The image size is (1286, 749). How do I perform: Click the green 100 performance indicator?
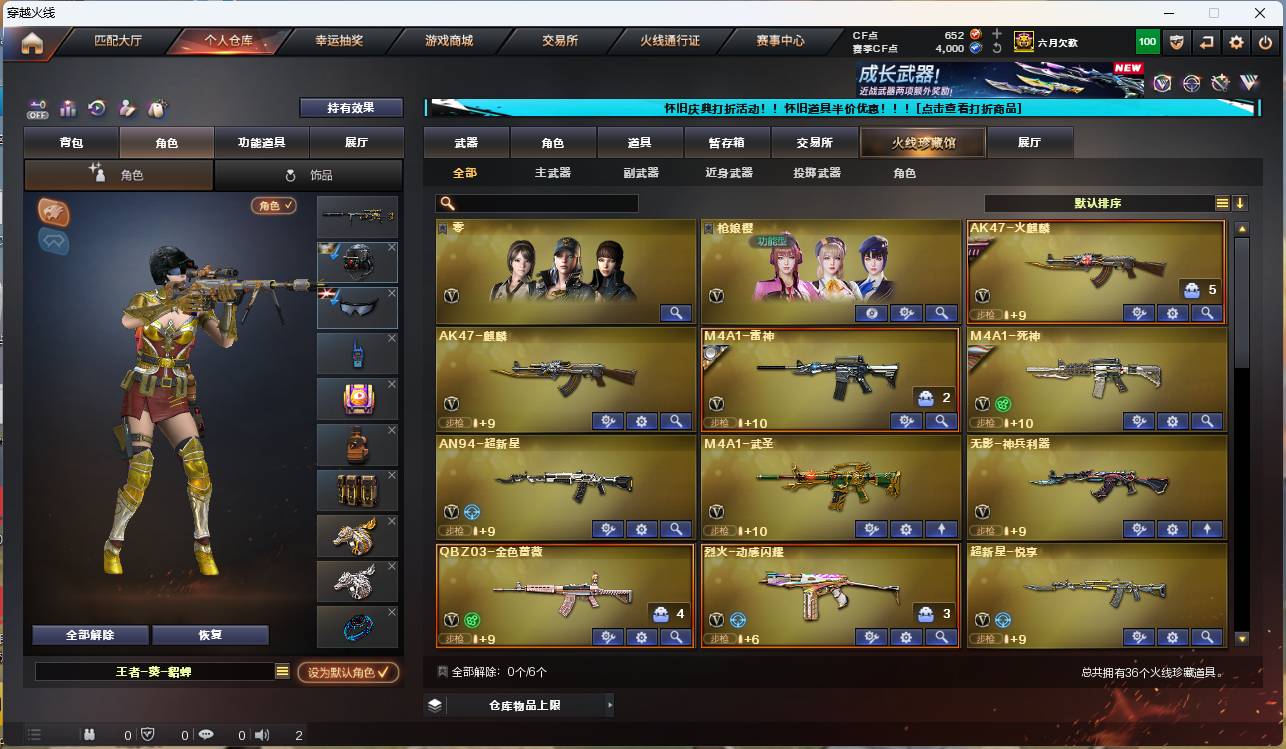1147,41
